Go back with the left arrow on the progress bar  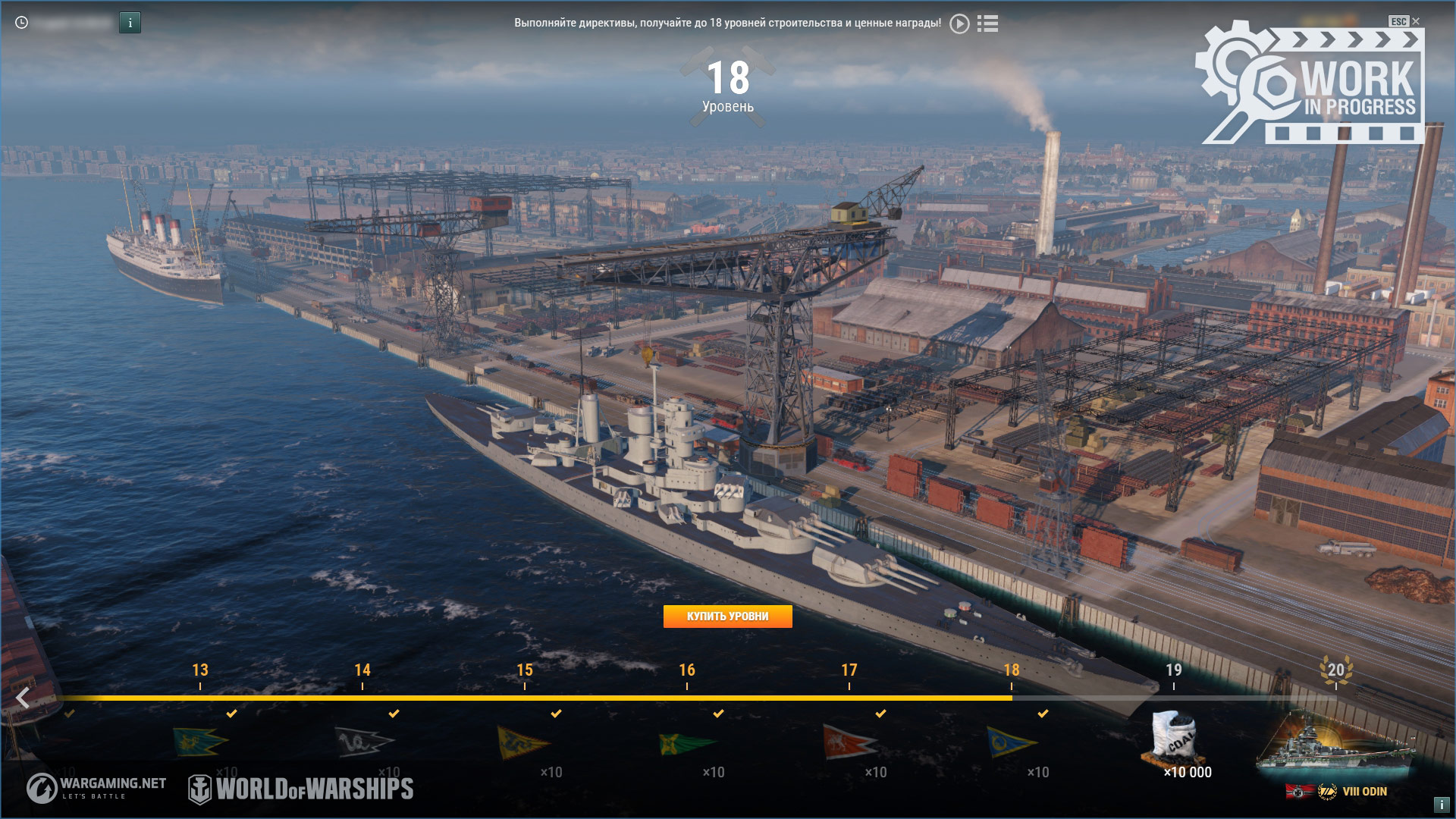[23, 698]
